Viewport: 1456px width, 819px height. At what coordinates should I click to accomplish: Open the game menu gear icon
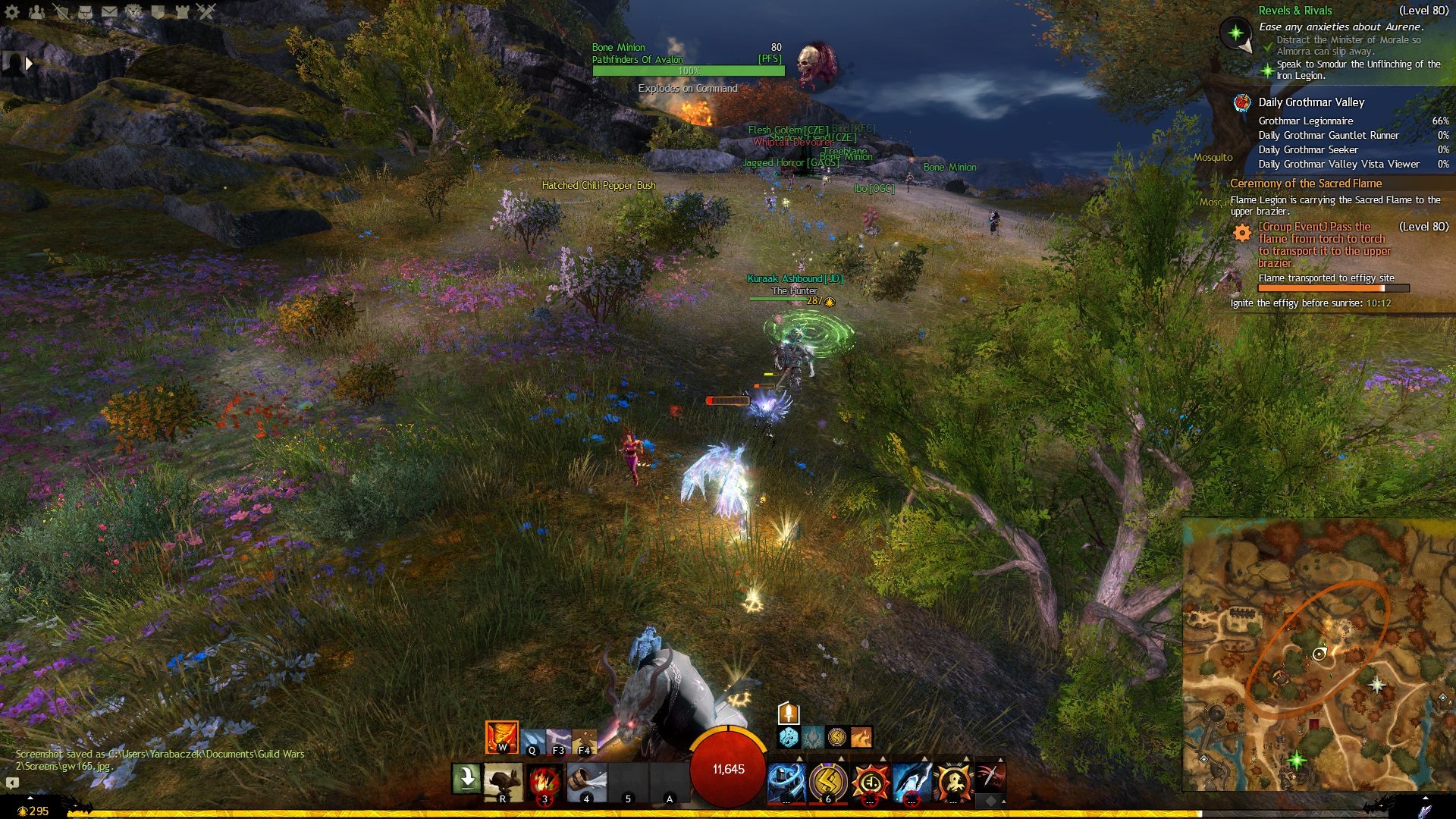(x=12, y=11)
